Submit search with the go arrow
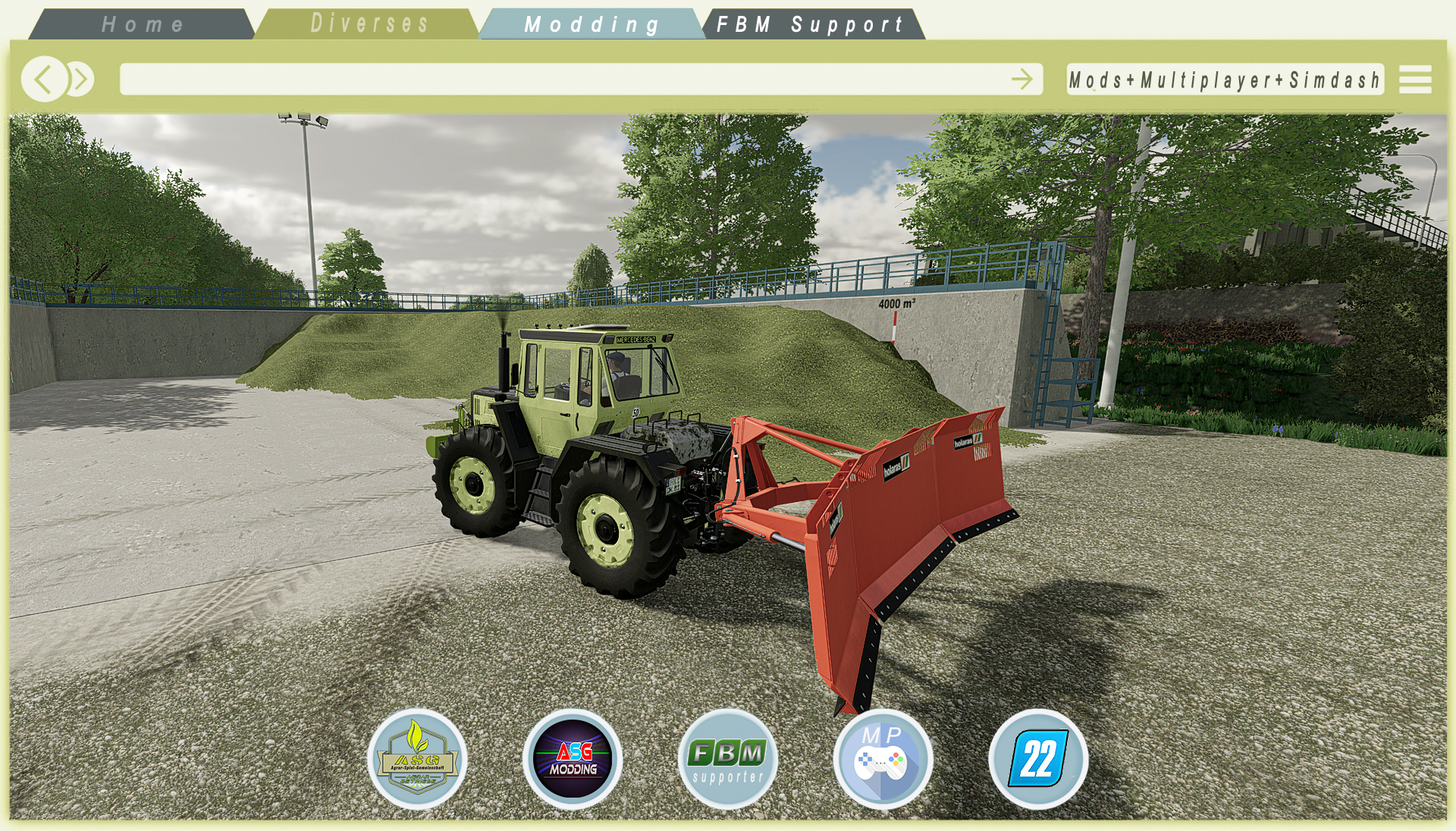 1021,79
